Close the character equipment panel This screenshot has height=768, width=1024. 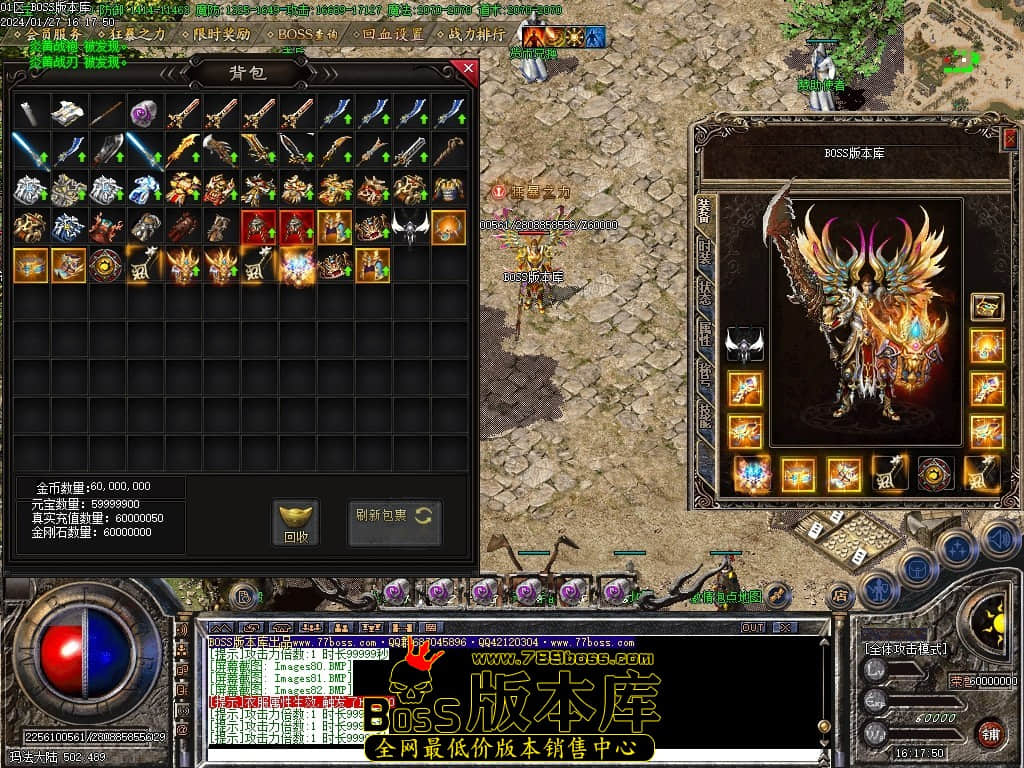tap(1008, 138)
